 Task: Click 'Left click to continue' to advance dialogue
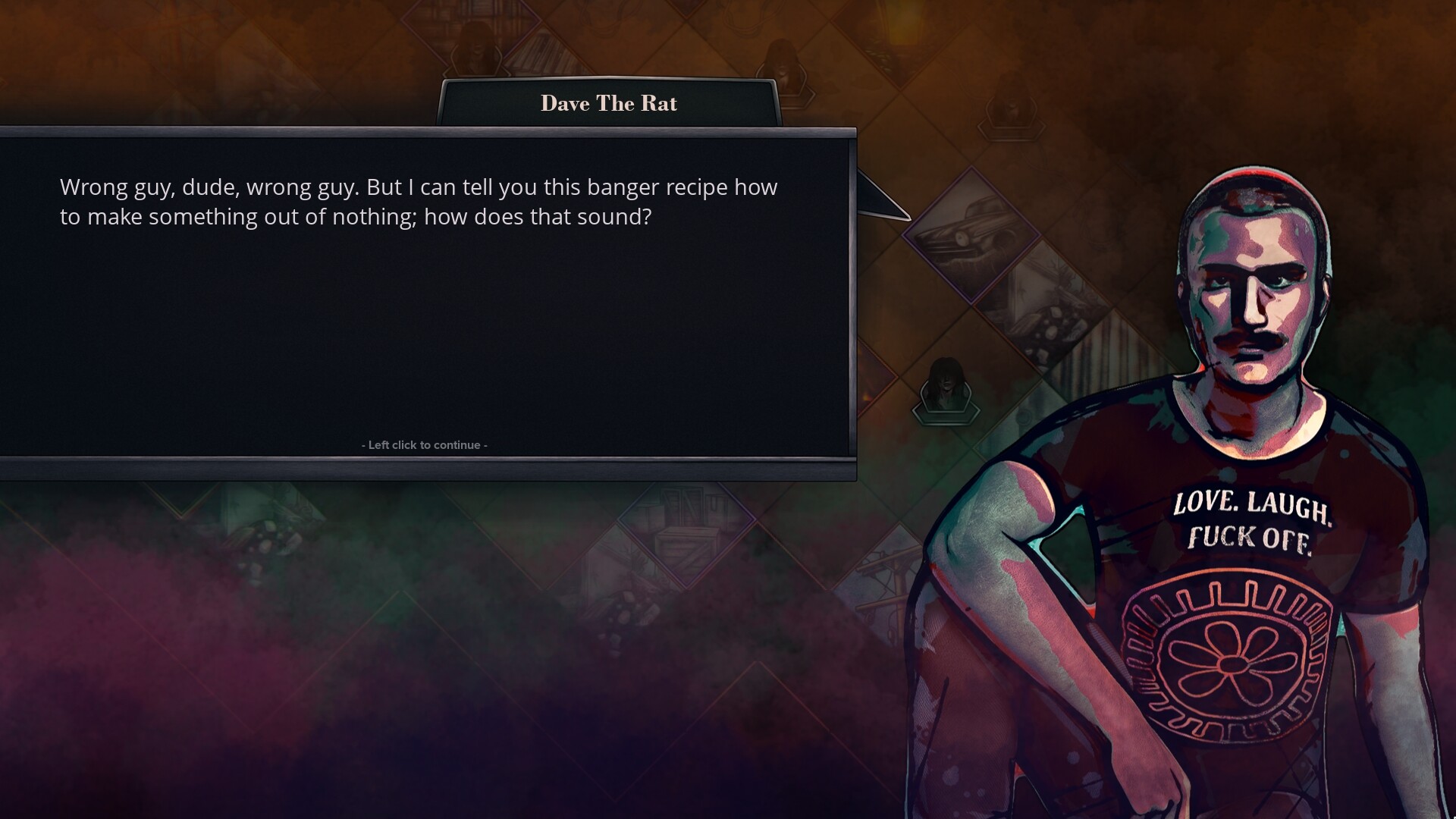click(425, 444)
